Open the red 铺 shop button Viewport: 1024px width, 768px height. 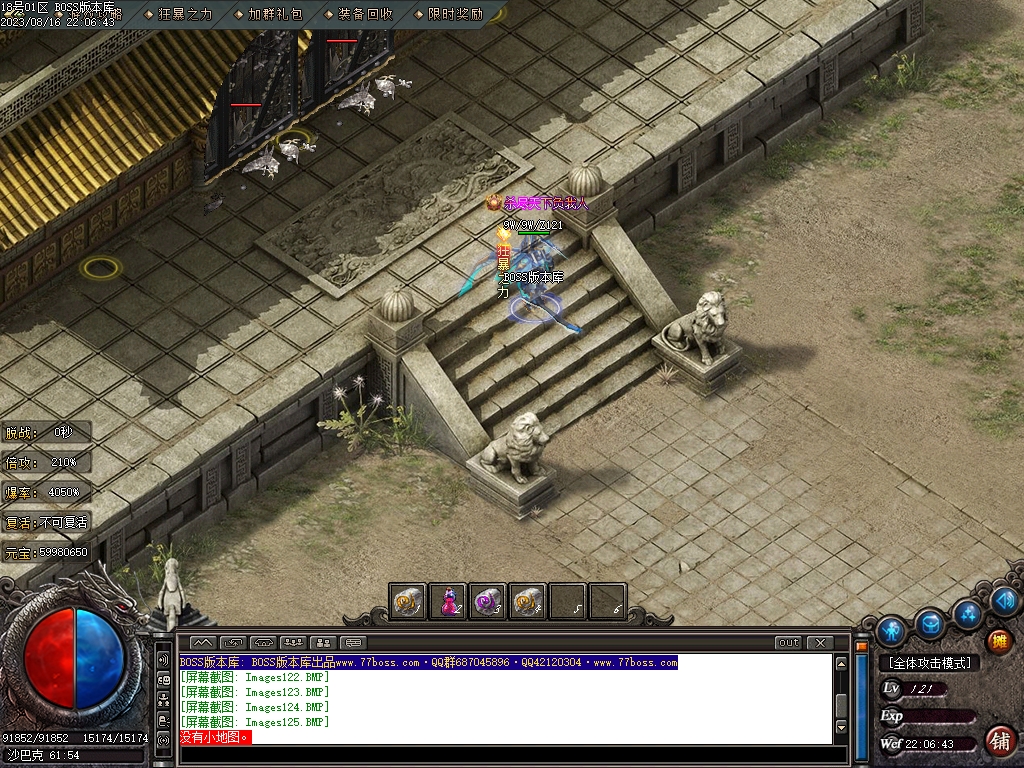click(999, 741)
